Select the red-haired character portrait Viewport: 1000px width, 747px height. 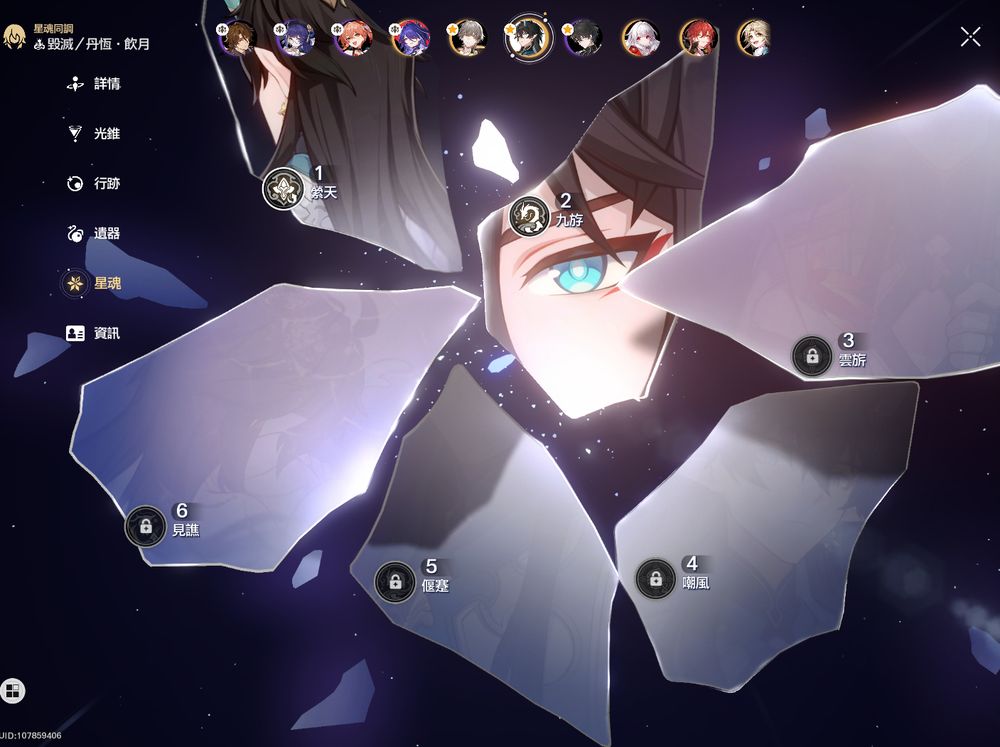pyautogui.click(x=698, y=38)
